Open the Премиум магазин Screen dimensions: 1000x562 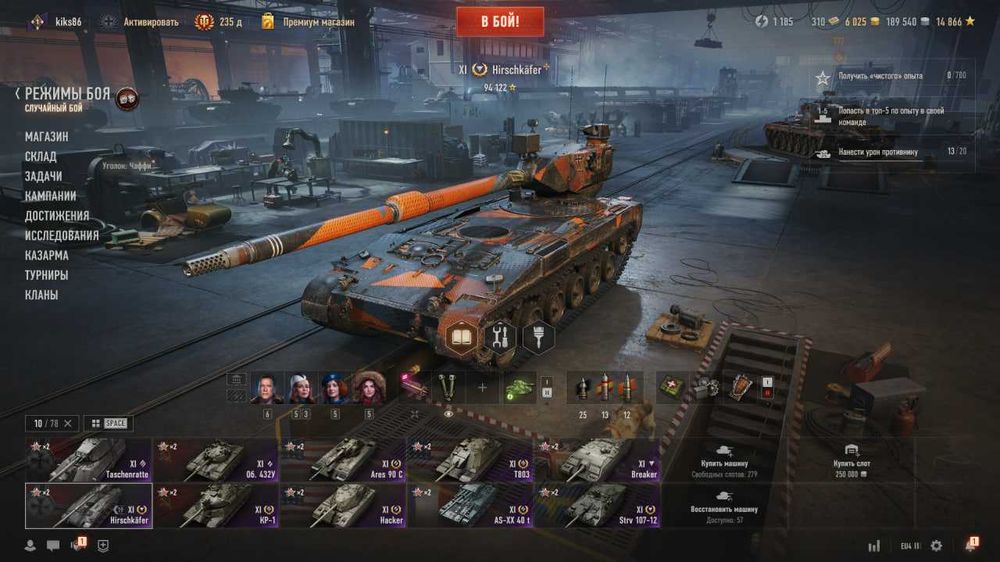tap(318, 21)
